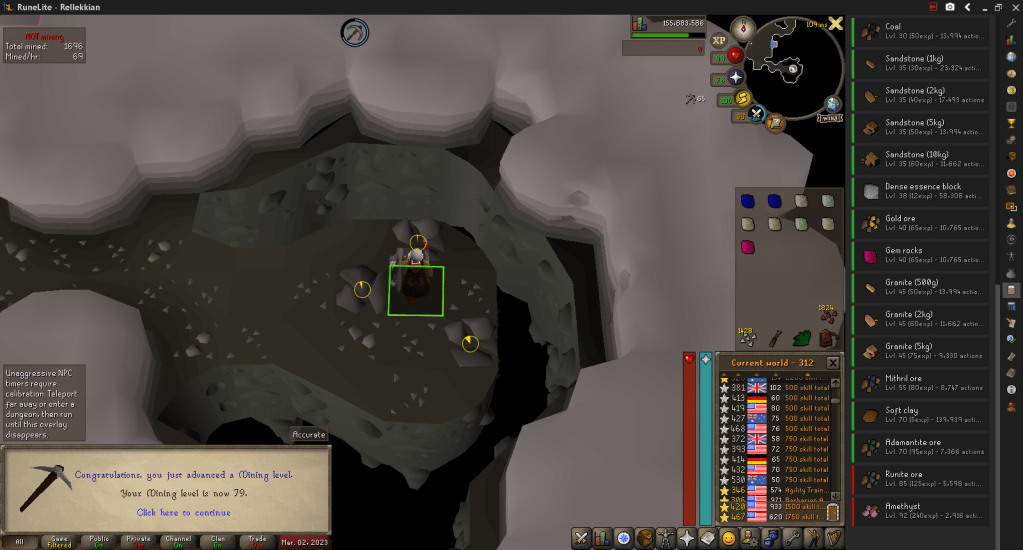Open the Combat Options tab

[581, 538]
